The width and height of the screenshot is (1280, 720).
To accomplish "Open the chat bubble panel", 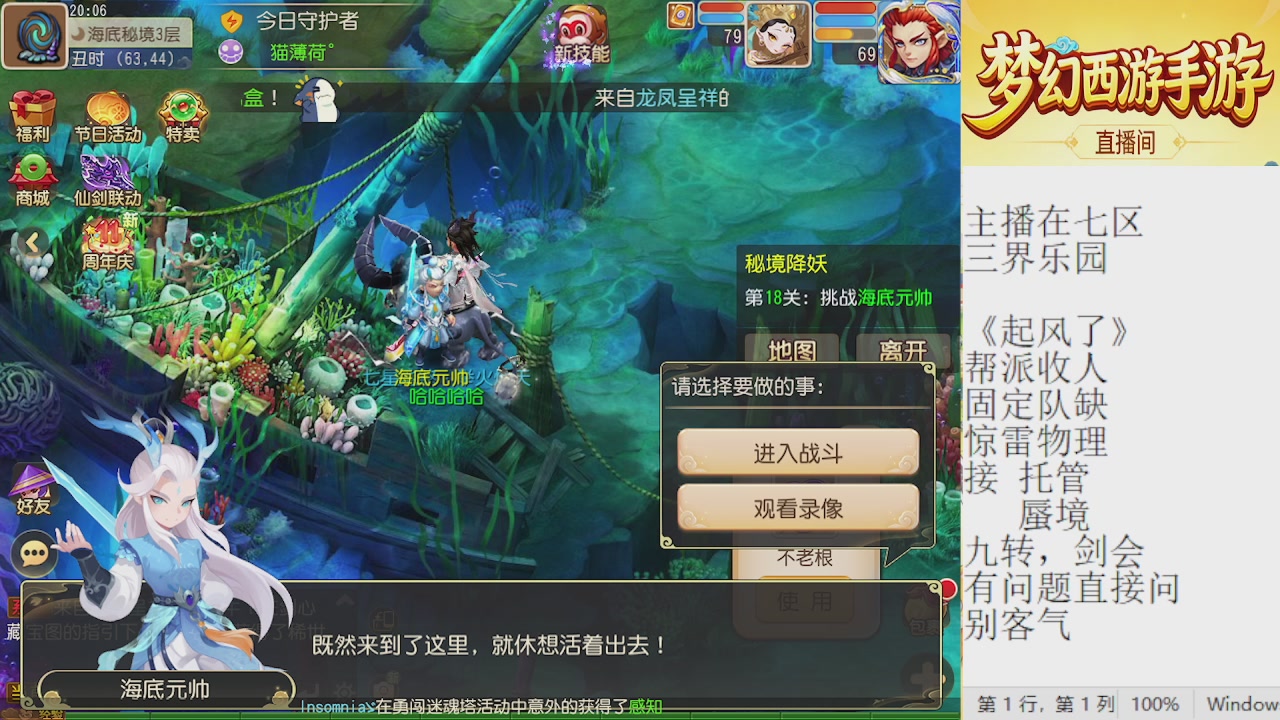I will pyautogui.click(x=33, y=553).
